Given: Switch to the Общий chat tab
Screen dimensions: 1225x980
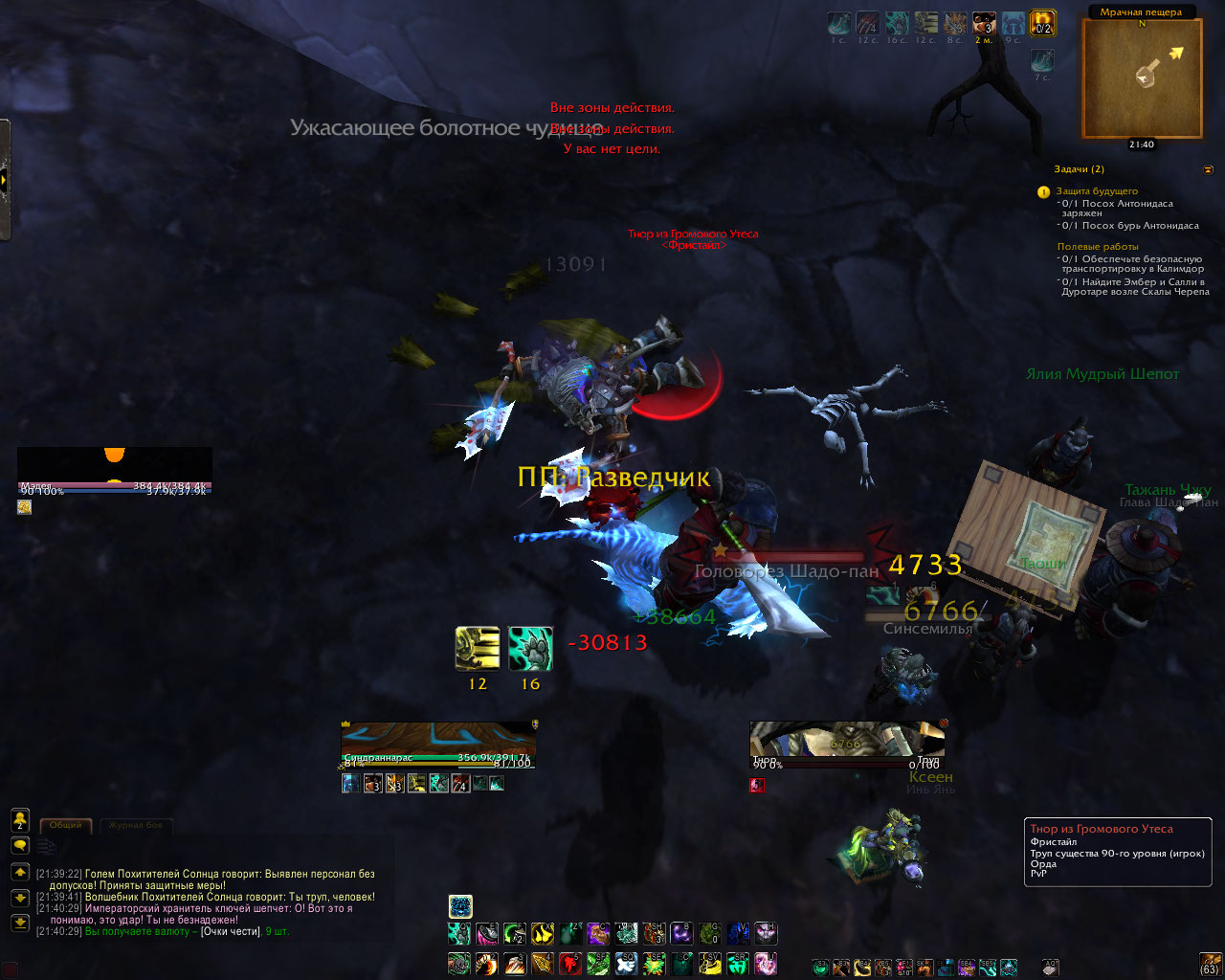Looking at the screenshot, I should [66, 825].
